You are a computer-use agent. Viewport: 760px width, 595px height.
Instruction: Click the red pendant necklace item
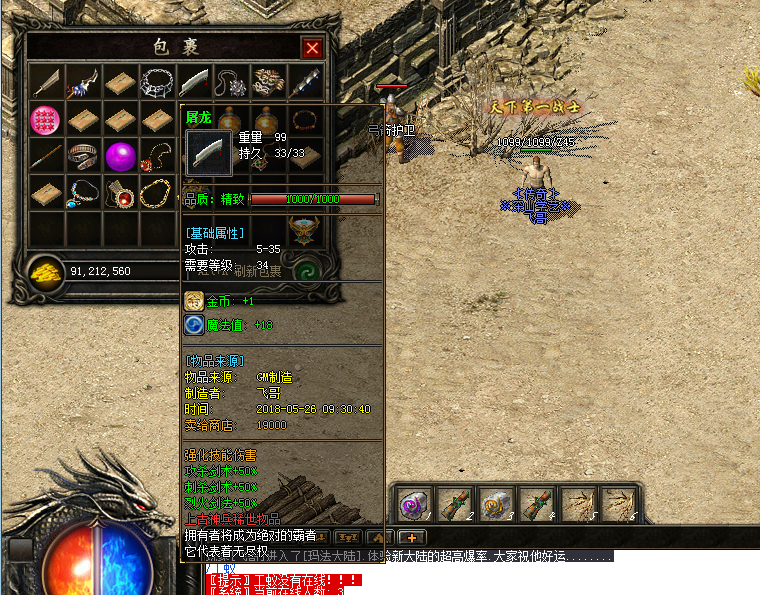click(157, 157)
